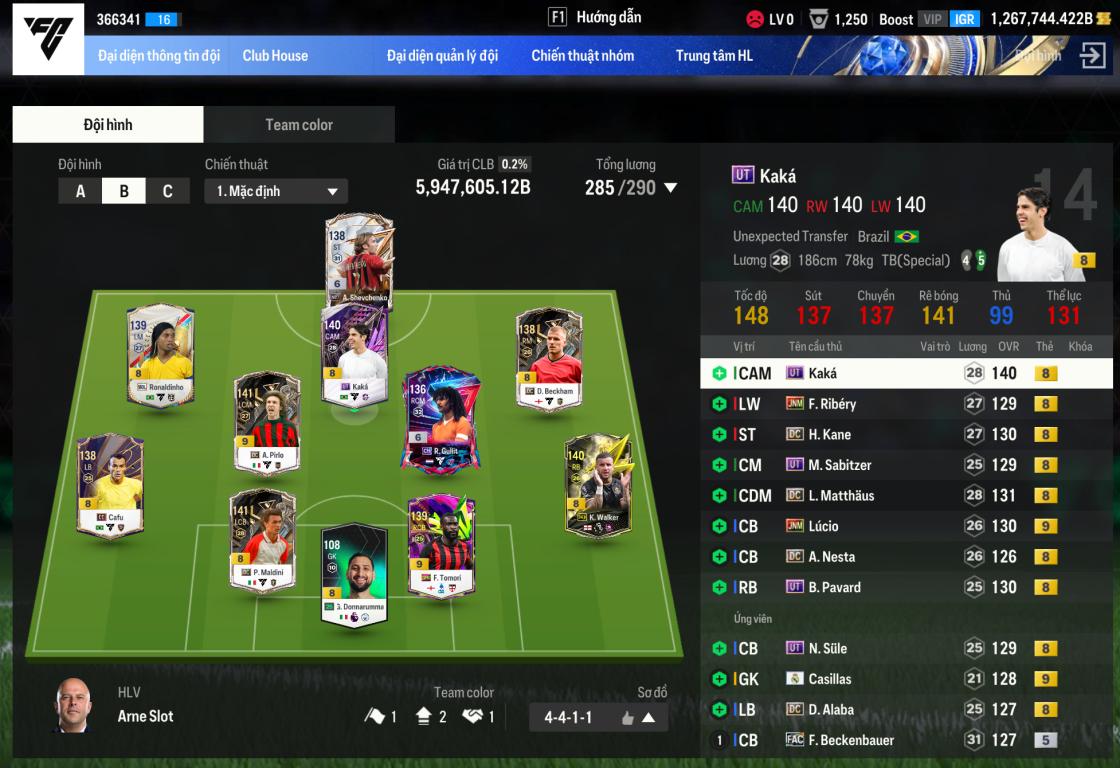Open Chiến thuật nhóm menu
This screenshot has width=1120, height=768.
582,56
